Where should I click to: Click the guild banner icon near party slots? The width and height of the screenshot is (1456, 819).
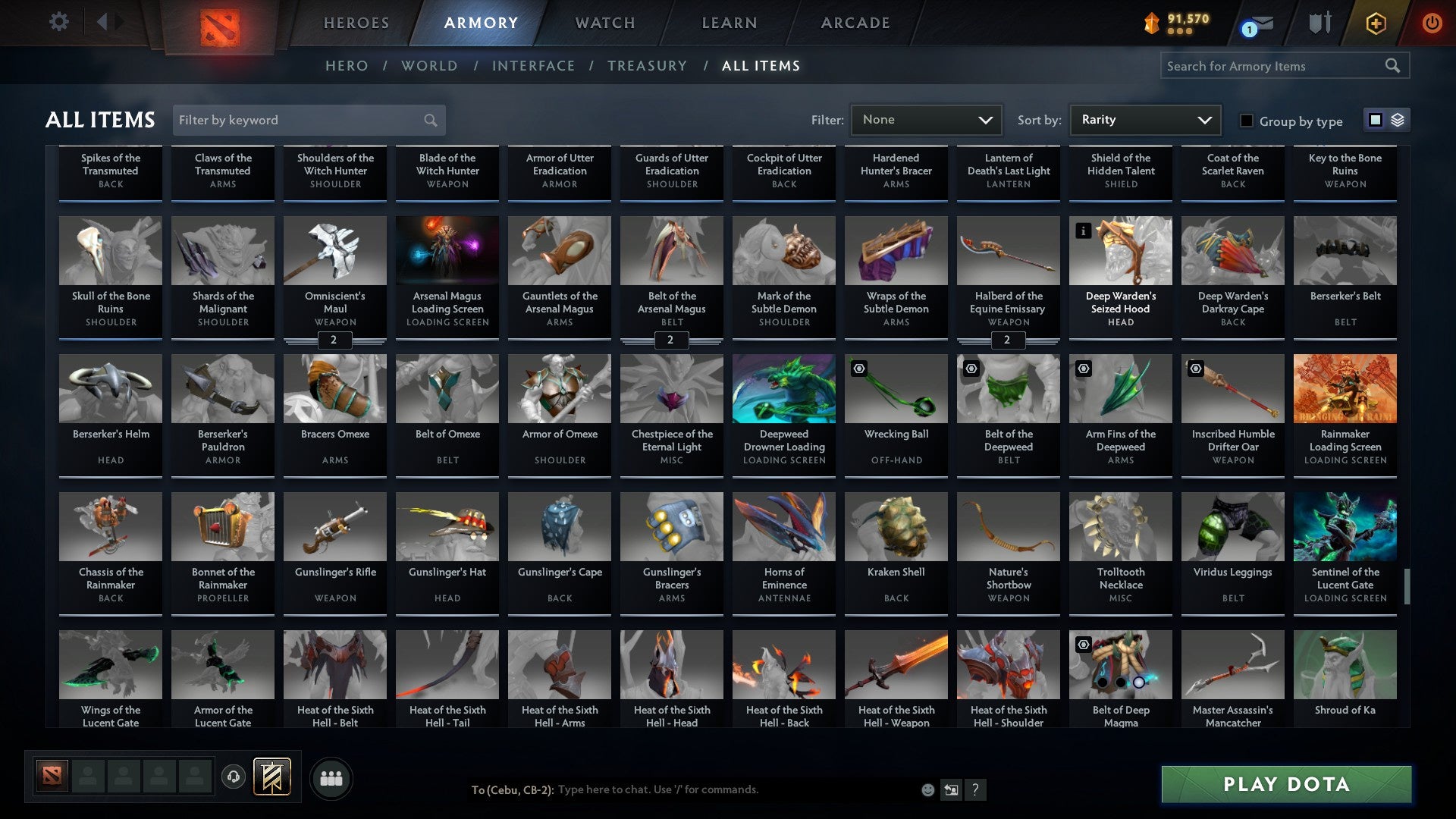[271, 777]
